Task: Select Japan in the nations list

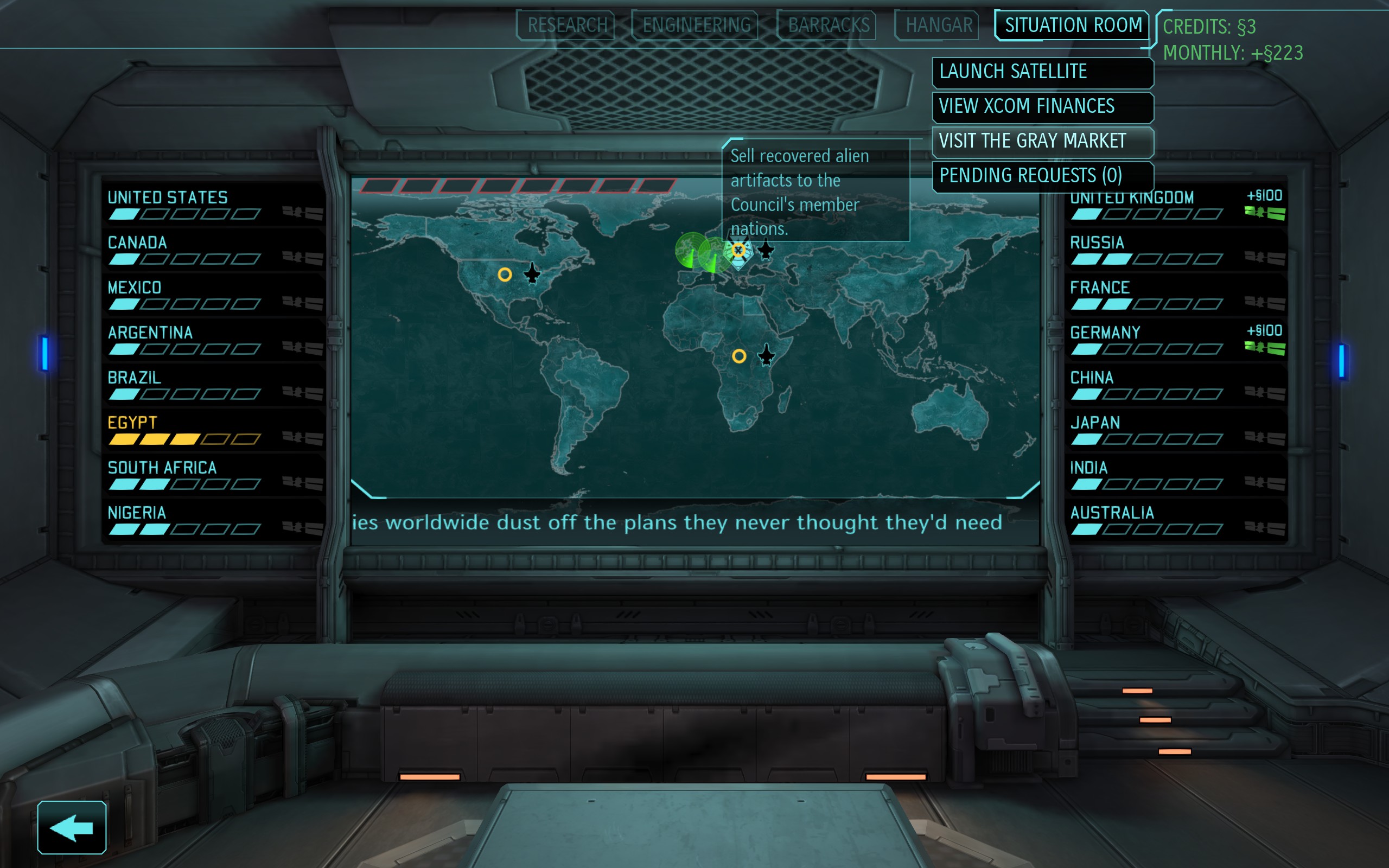Action: pyautogui.click(x=1175, y=431)
